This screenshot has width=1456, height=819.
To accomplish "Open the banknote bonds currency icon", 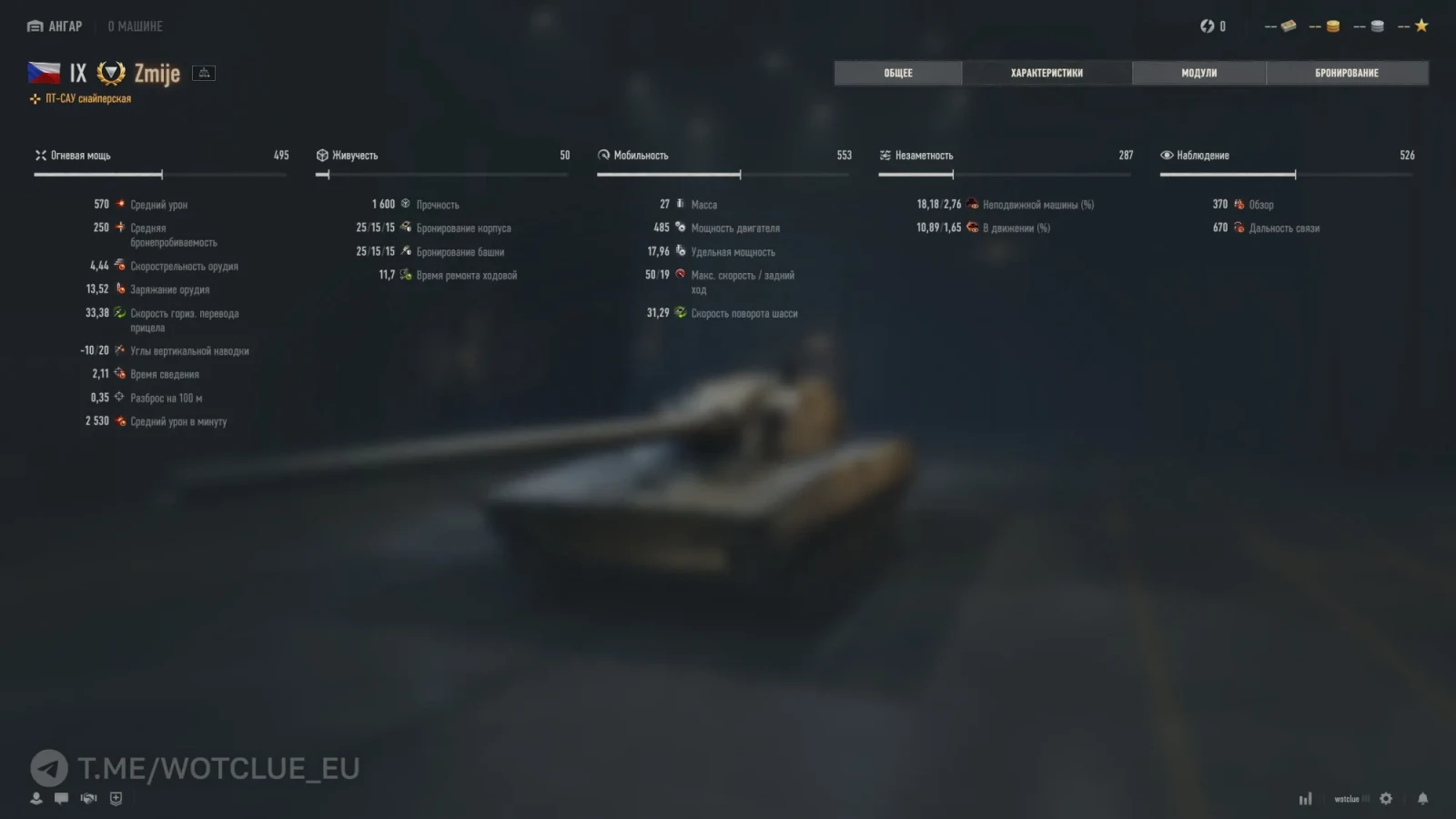I will click(x=1288, y=26).
